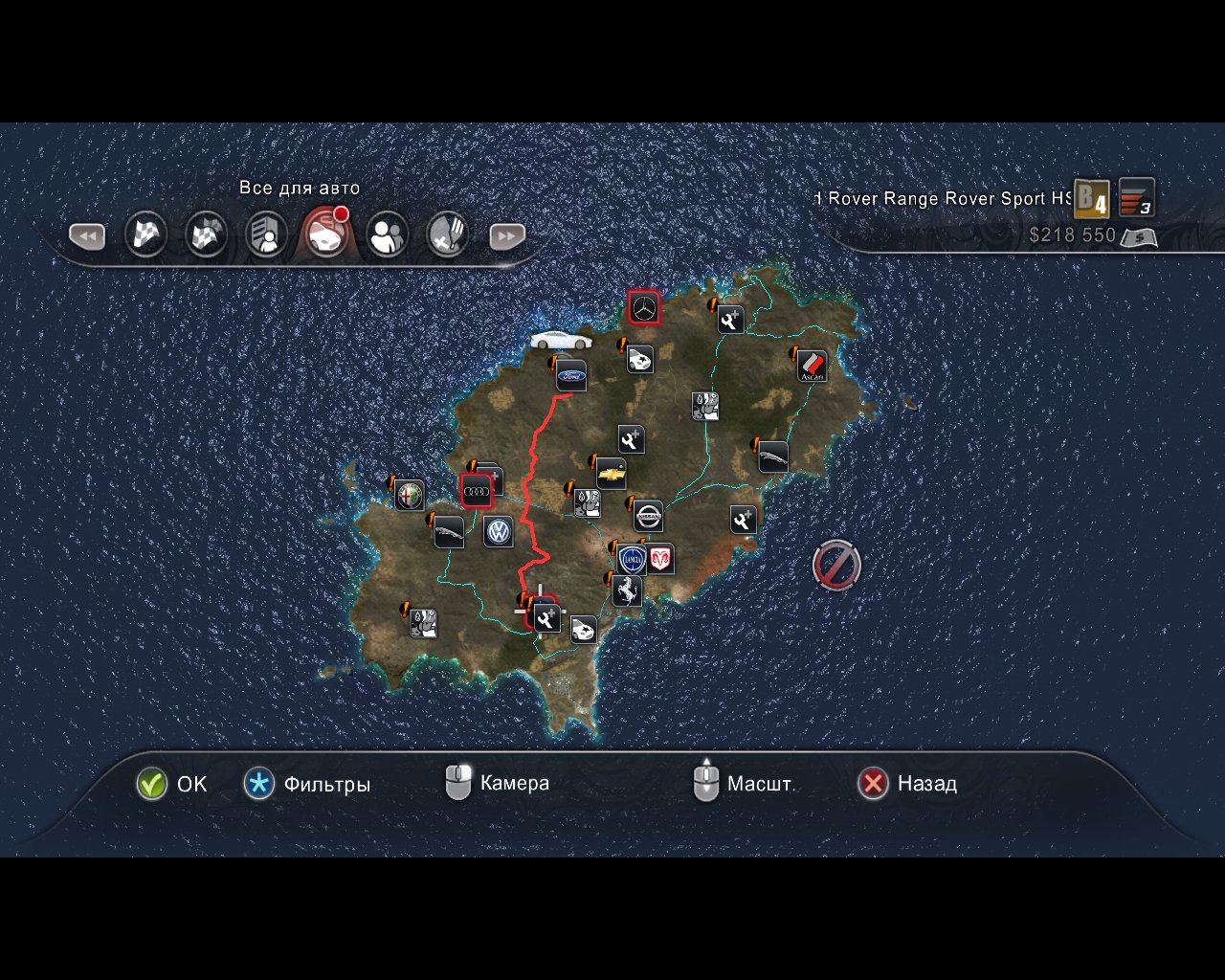This screenshot has height=980, width=1225.
Task: Pick the Ferrari prancing horse marker
Action: point(627,590)
